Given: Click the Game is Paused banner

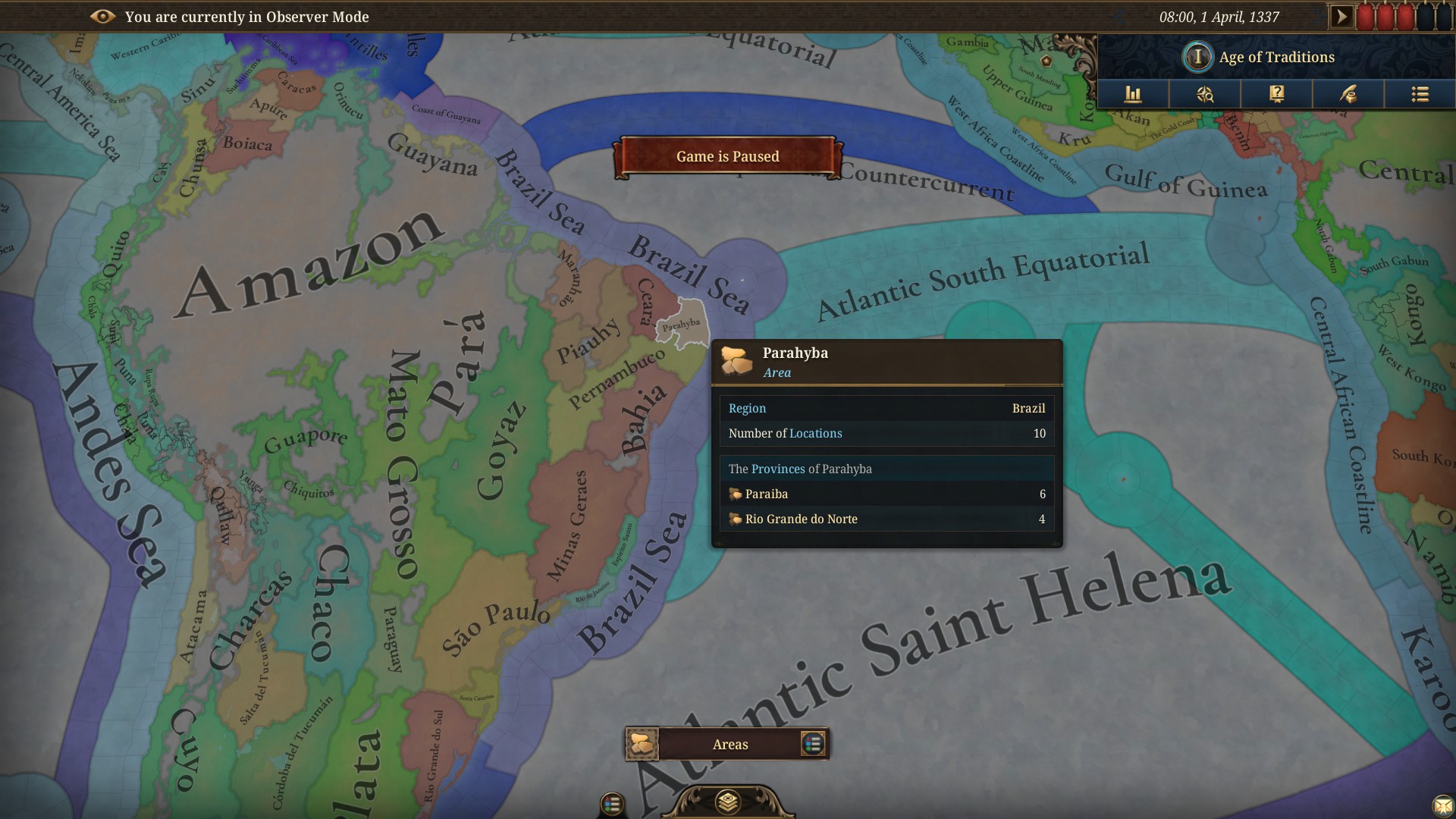Looking at the screenshot, I should 727,156.
